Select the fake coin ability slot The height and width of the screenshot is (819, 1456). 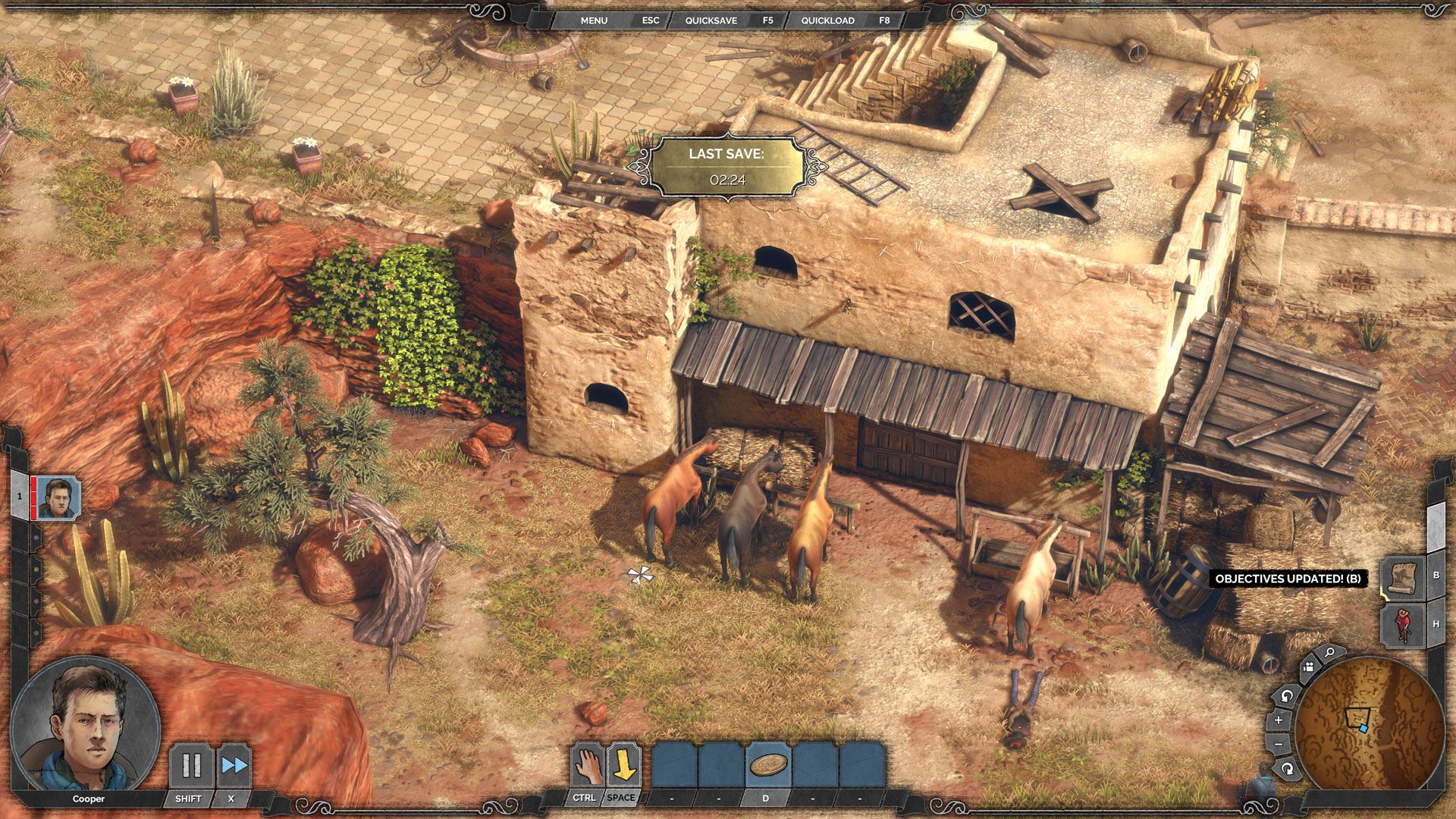(767, 764)
